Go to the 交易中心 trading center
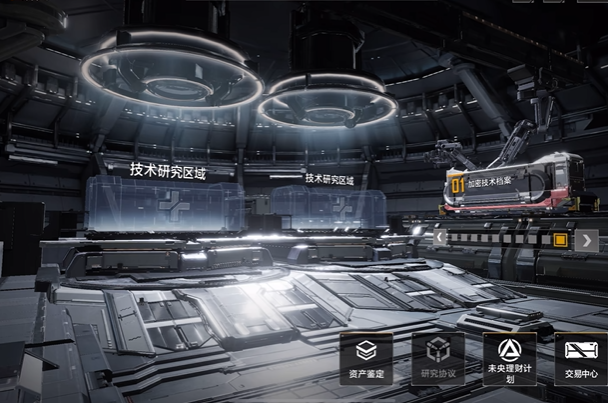Screen dimensions: 608x403 point(580,359)
